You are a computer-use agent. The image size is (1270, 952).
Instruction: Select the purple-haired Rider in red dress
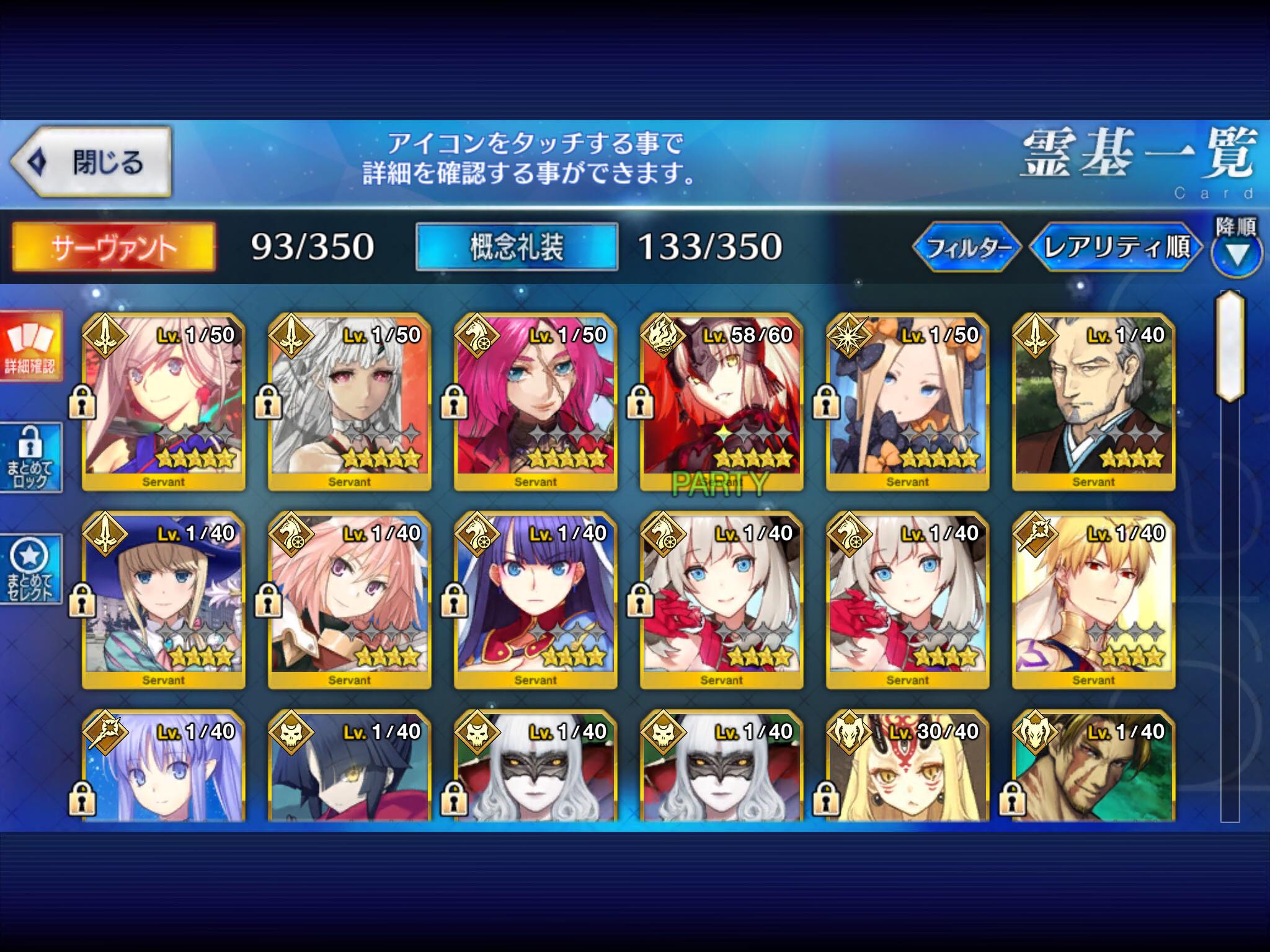pyautogui.click(x=535, y=600)
